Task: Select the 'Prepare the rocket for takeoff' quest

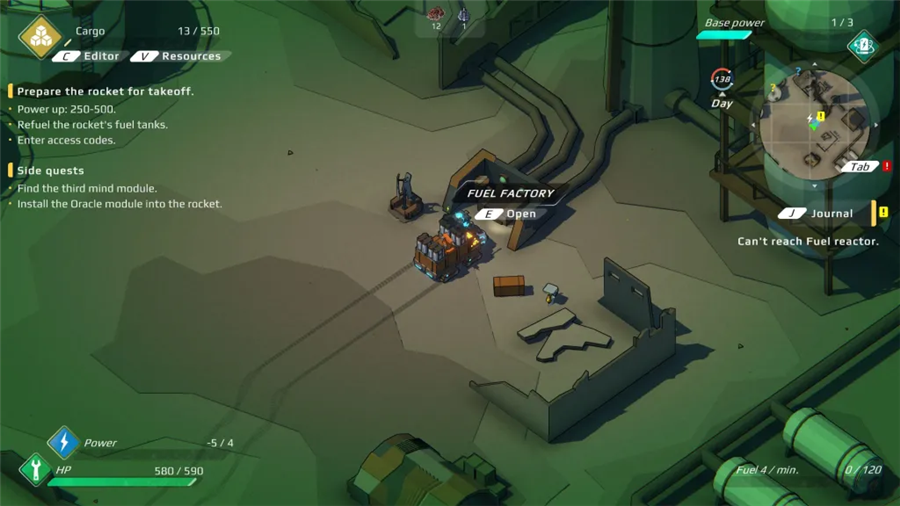Action: coord(105,91)
